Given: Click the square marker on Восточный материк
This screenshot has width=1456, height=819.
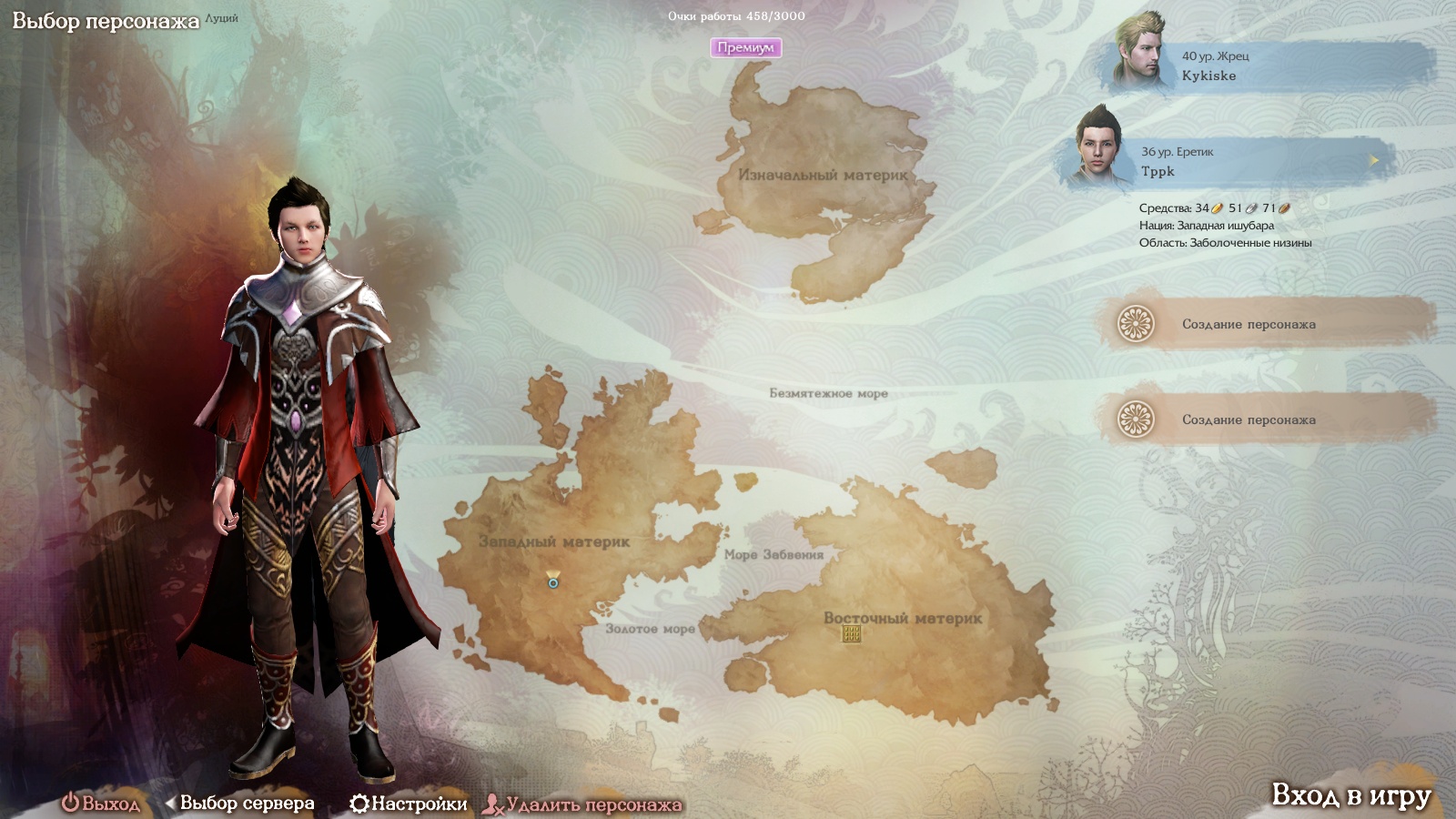Looking at the screenshot, I should 851,633.
